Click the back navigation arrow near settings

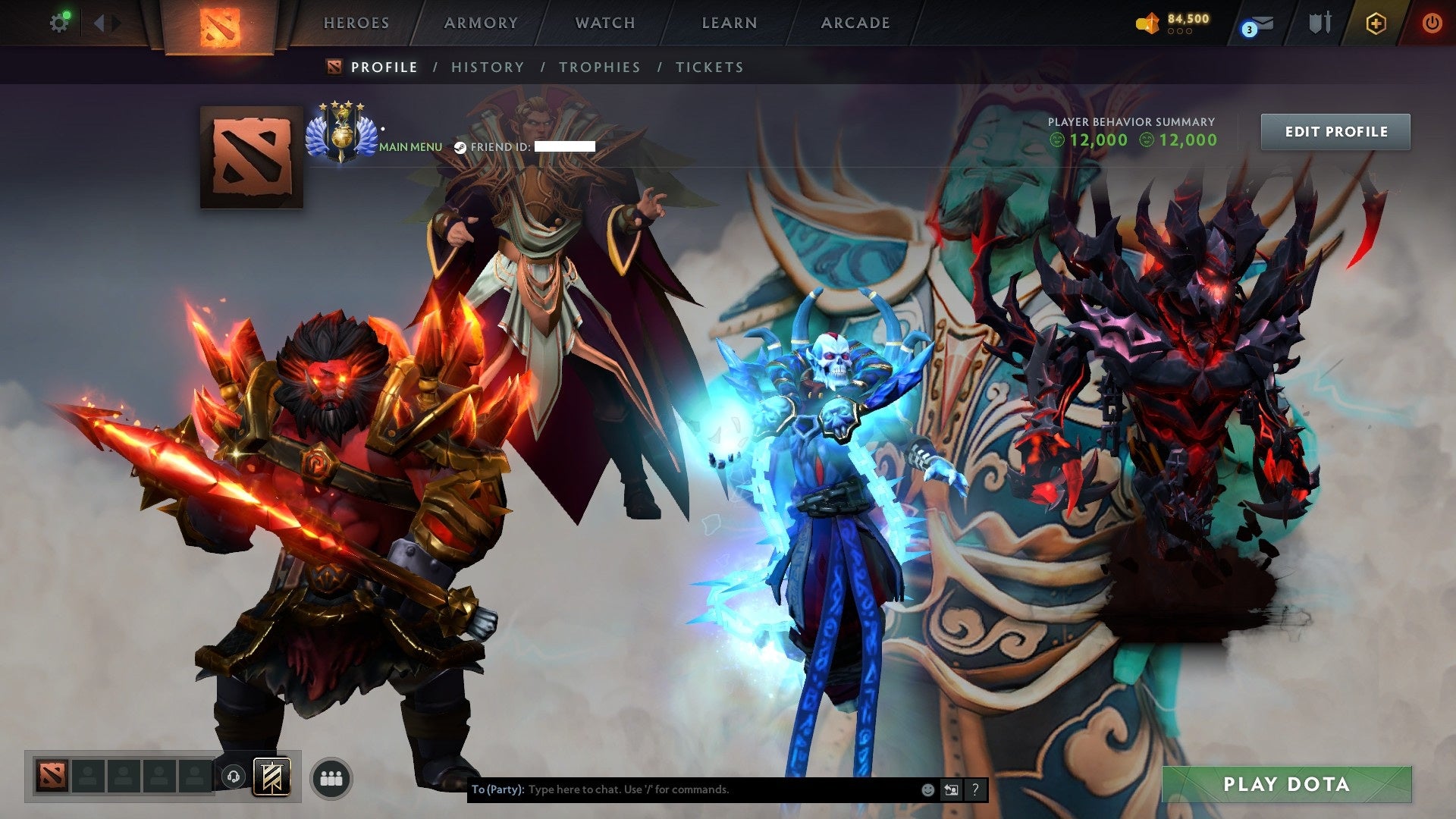tap(99, 22)
